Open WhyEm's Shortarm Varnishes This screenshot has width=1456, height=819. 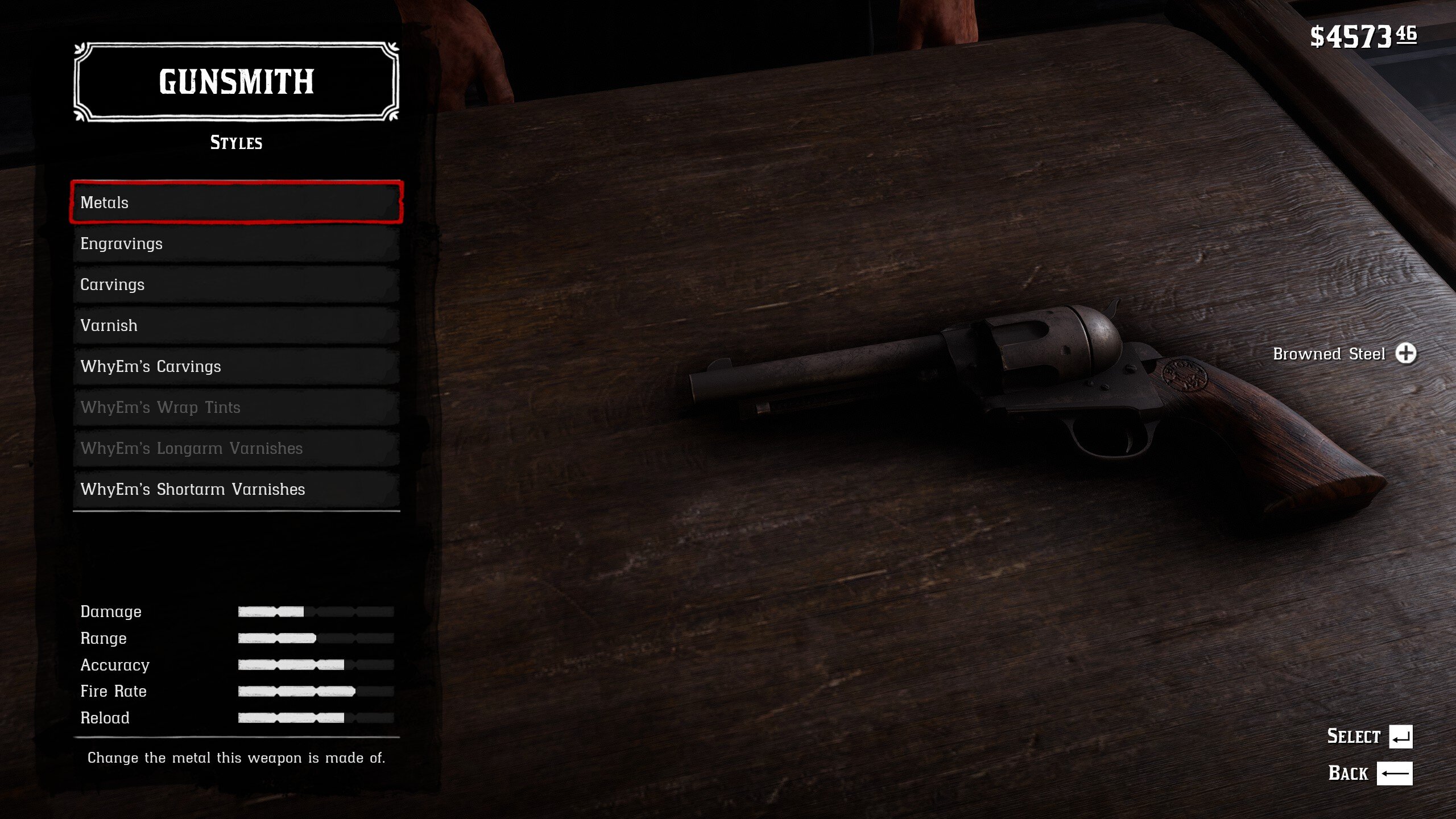[x=236, y=489]
